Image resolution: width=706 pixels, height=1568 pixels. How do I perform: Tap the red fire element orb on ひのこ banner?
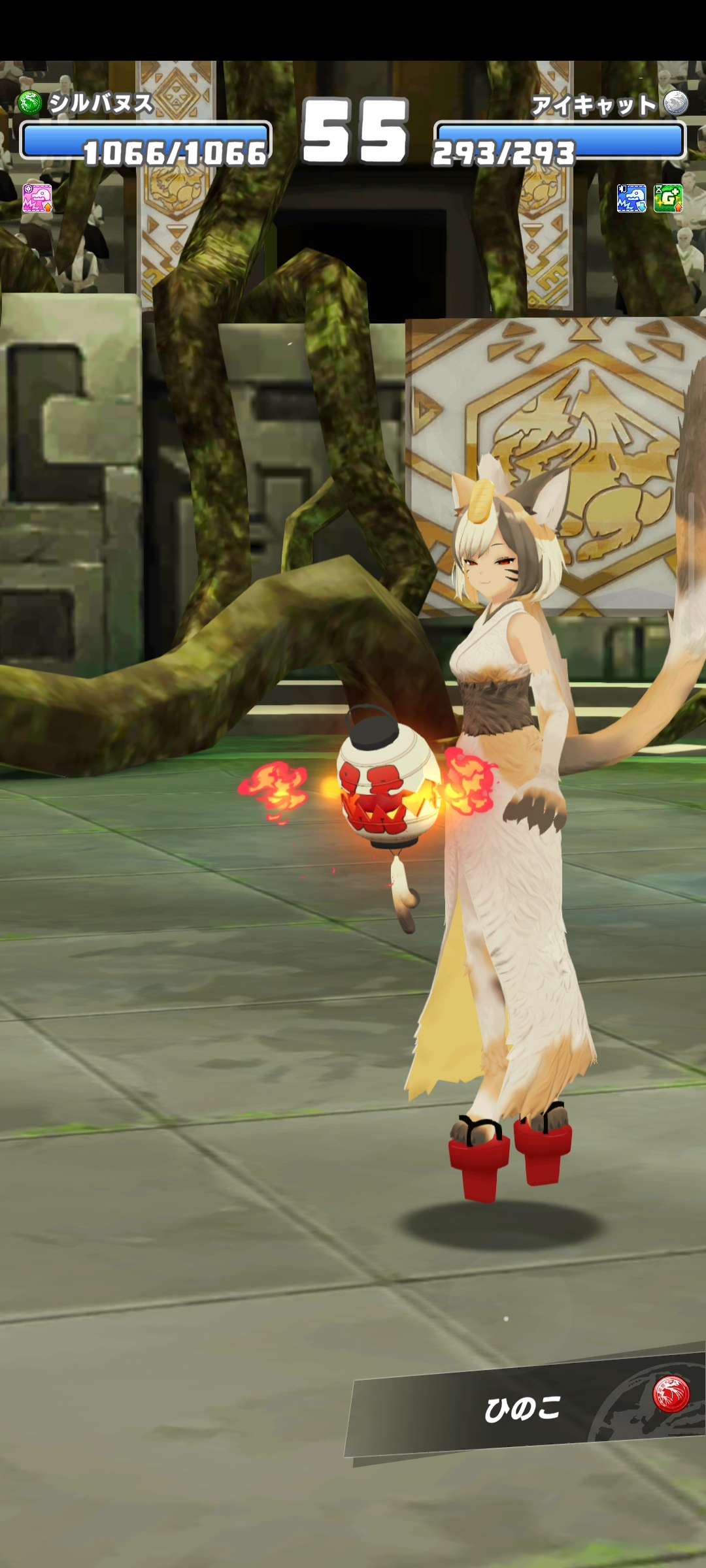(x=671, y=1393)
